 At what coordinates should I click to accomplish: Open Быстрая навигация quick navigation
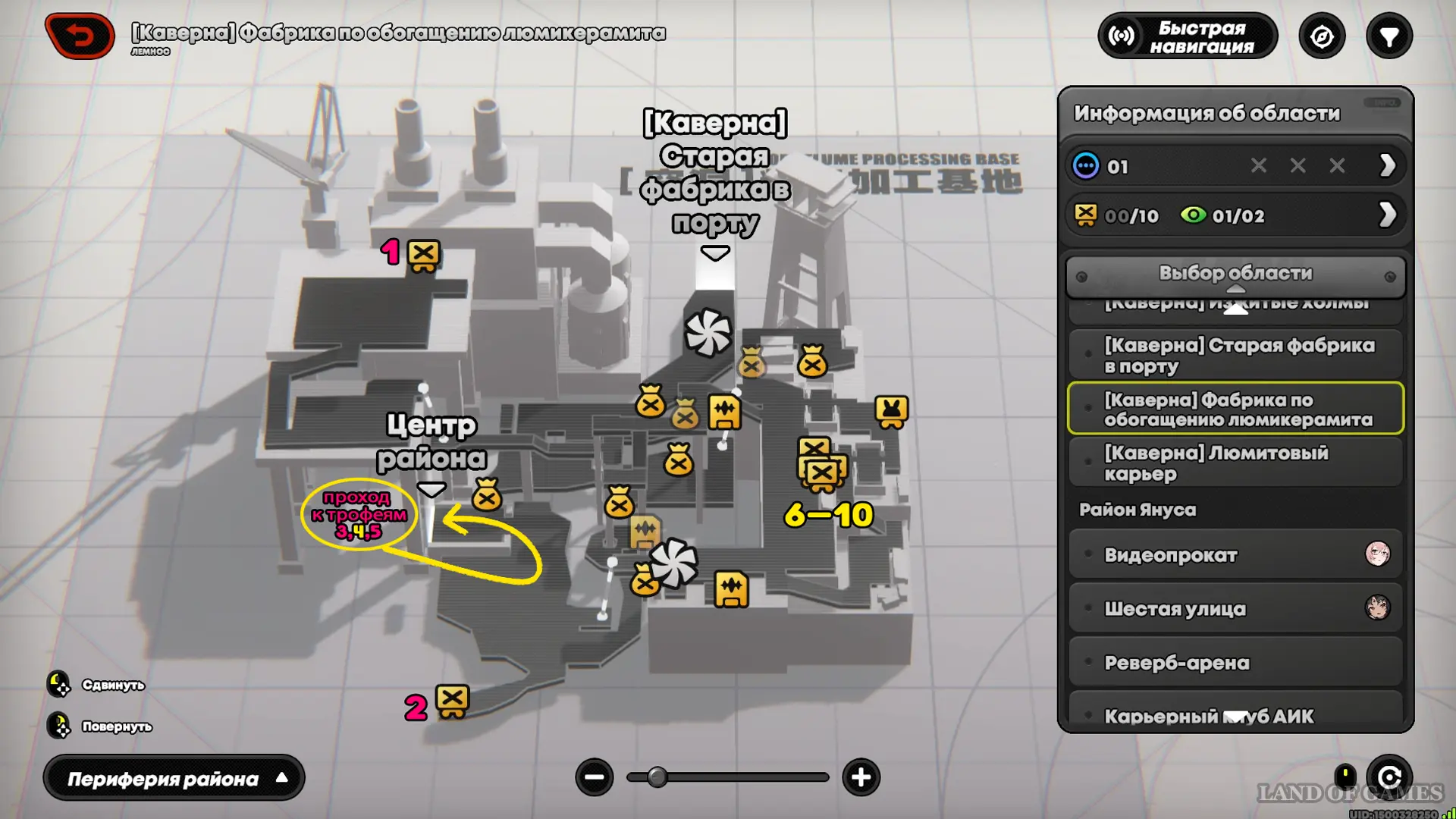tap(1187, 36)
